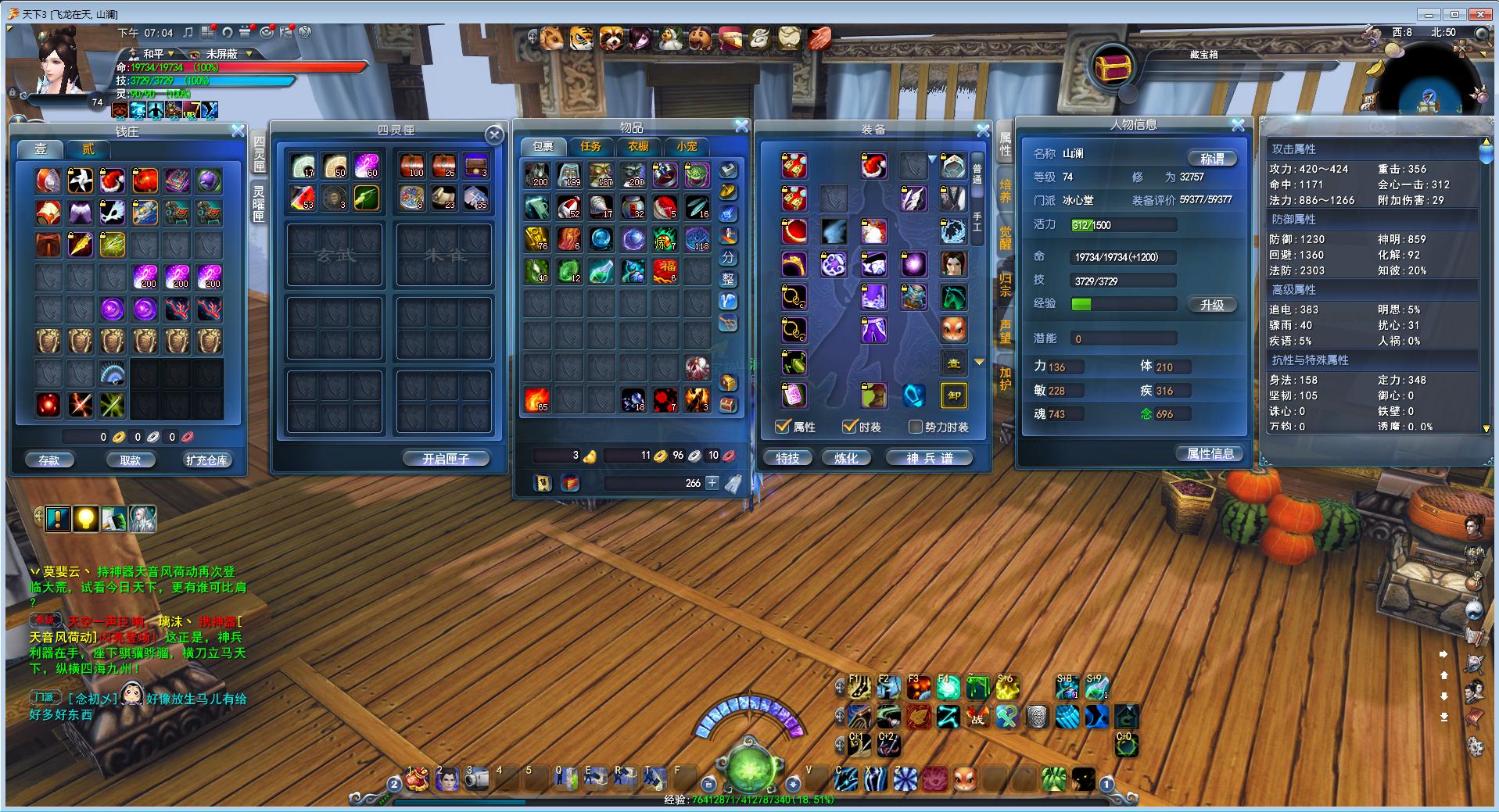Close the 钱庄 bank window
The width and height of the screenshot is (1499, 812).
[x=238, y=131]
